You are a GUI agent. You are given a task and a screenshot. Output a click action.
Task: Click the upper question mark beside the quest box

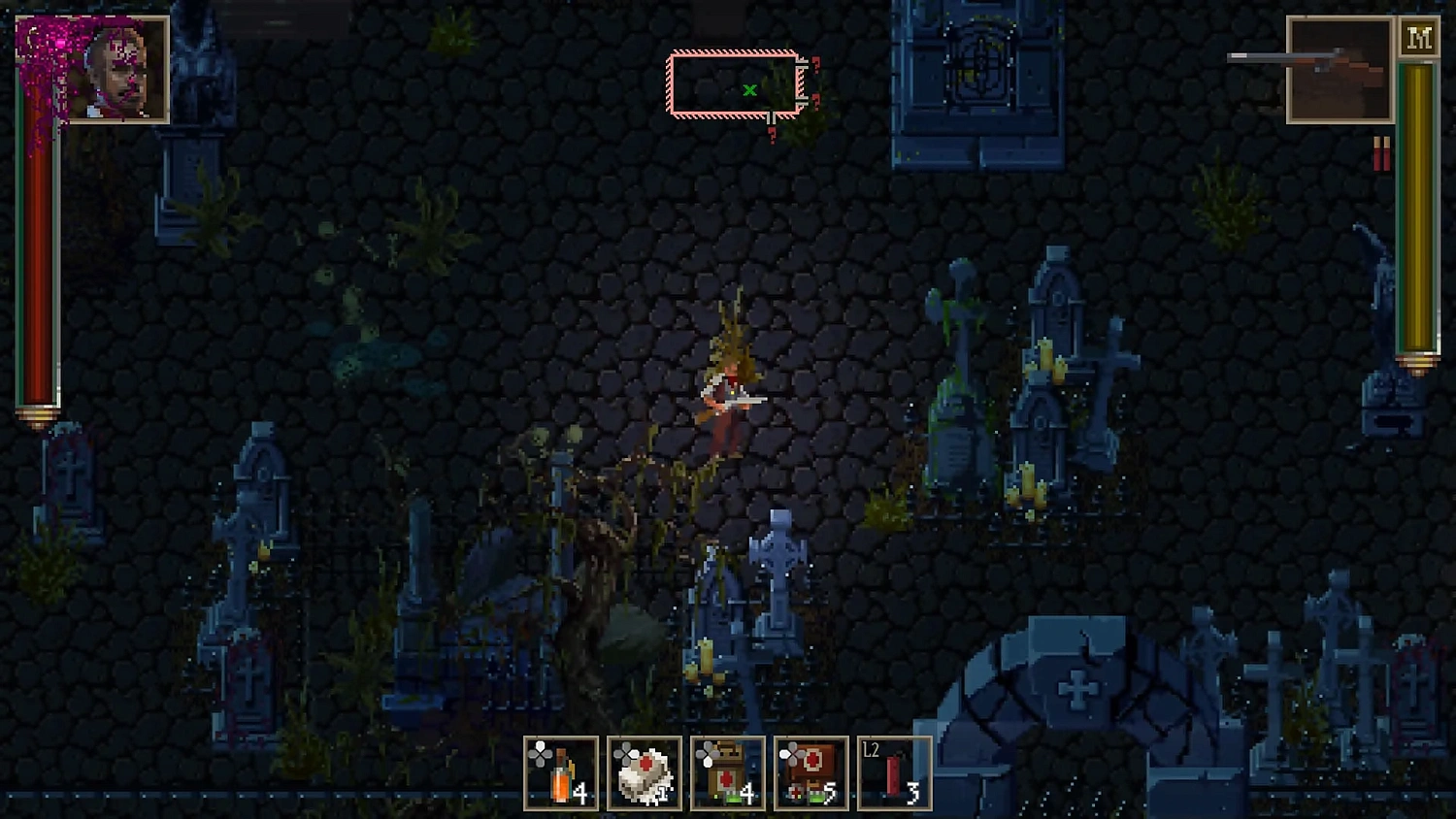815,64
